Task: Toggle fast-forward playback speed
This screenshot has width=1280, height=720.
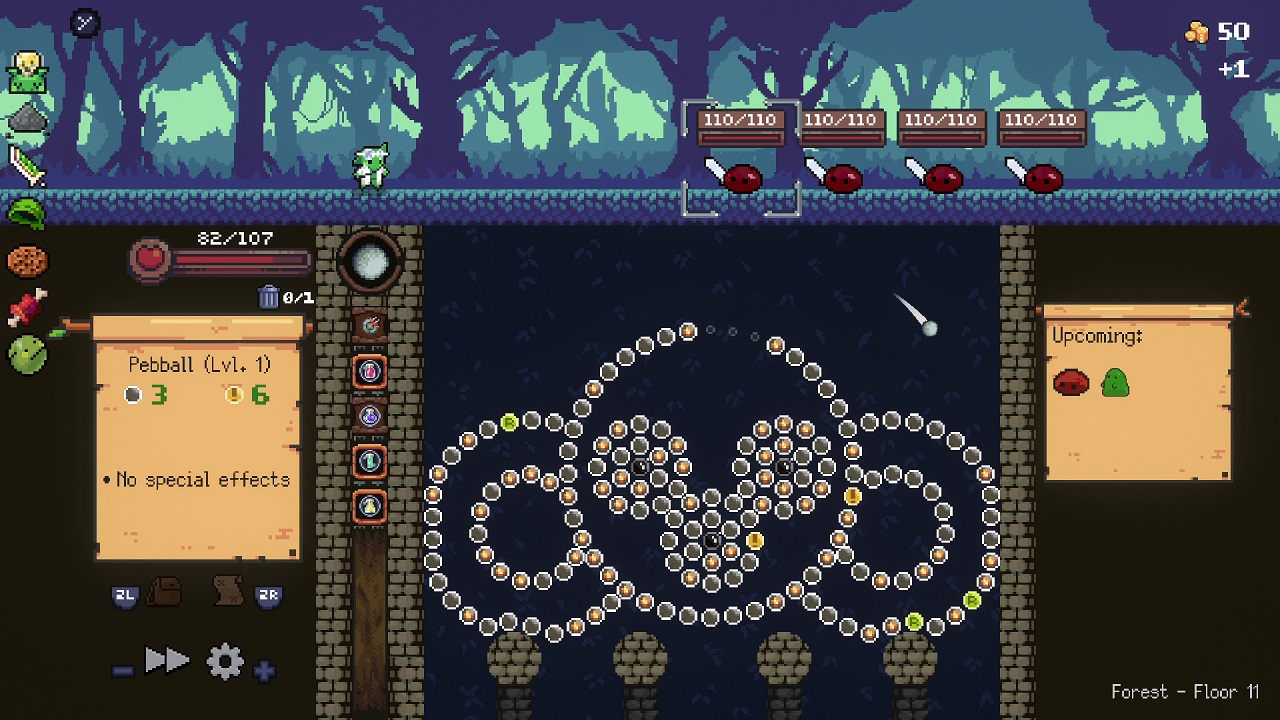Action: pos(167,660)
